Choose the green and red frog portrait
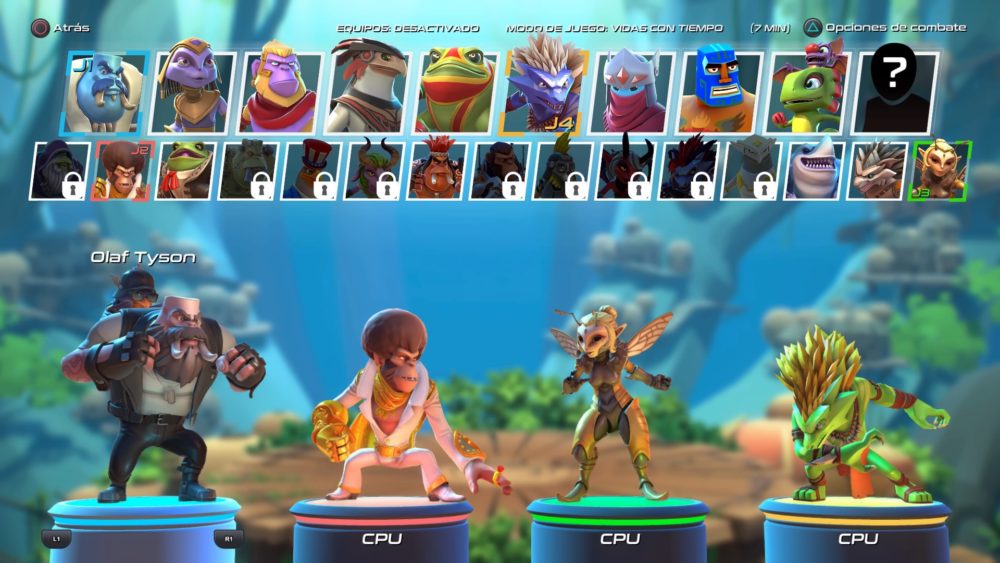This screenshot has width=1000, height=563. (457, 92)
